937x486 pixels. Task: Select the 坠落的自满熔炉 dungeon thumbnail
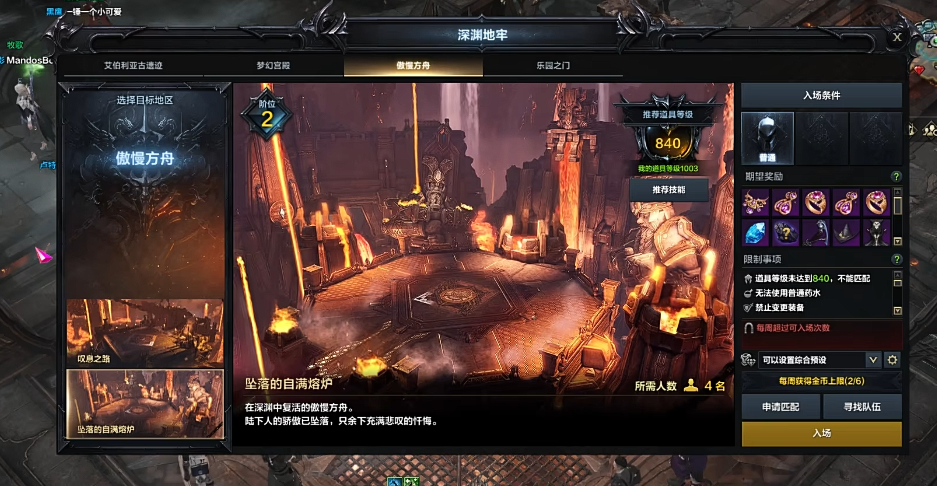[x=145, y=402]
